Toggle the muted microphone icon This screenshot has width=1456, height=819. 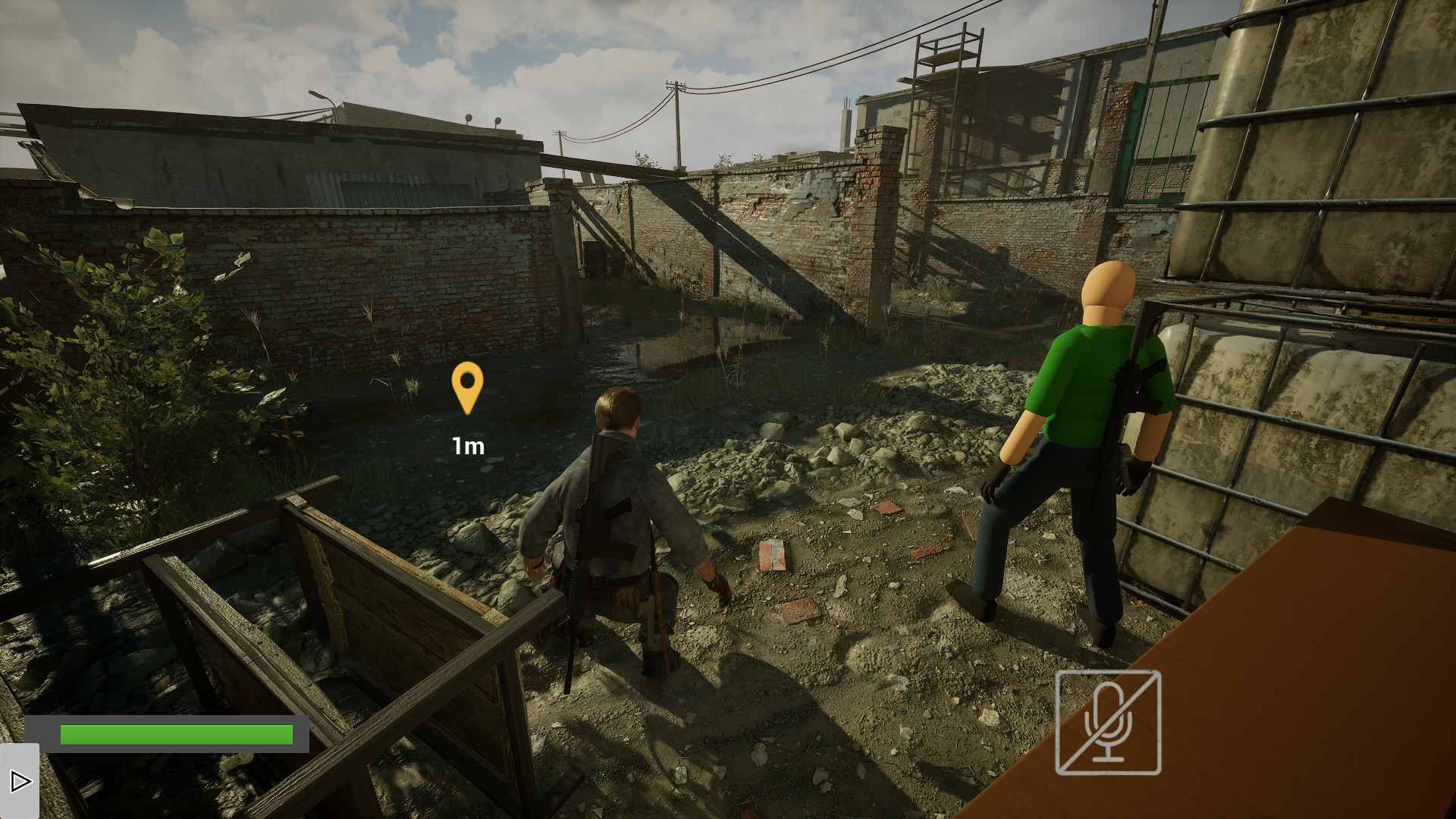coord(1108,722)
